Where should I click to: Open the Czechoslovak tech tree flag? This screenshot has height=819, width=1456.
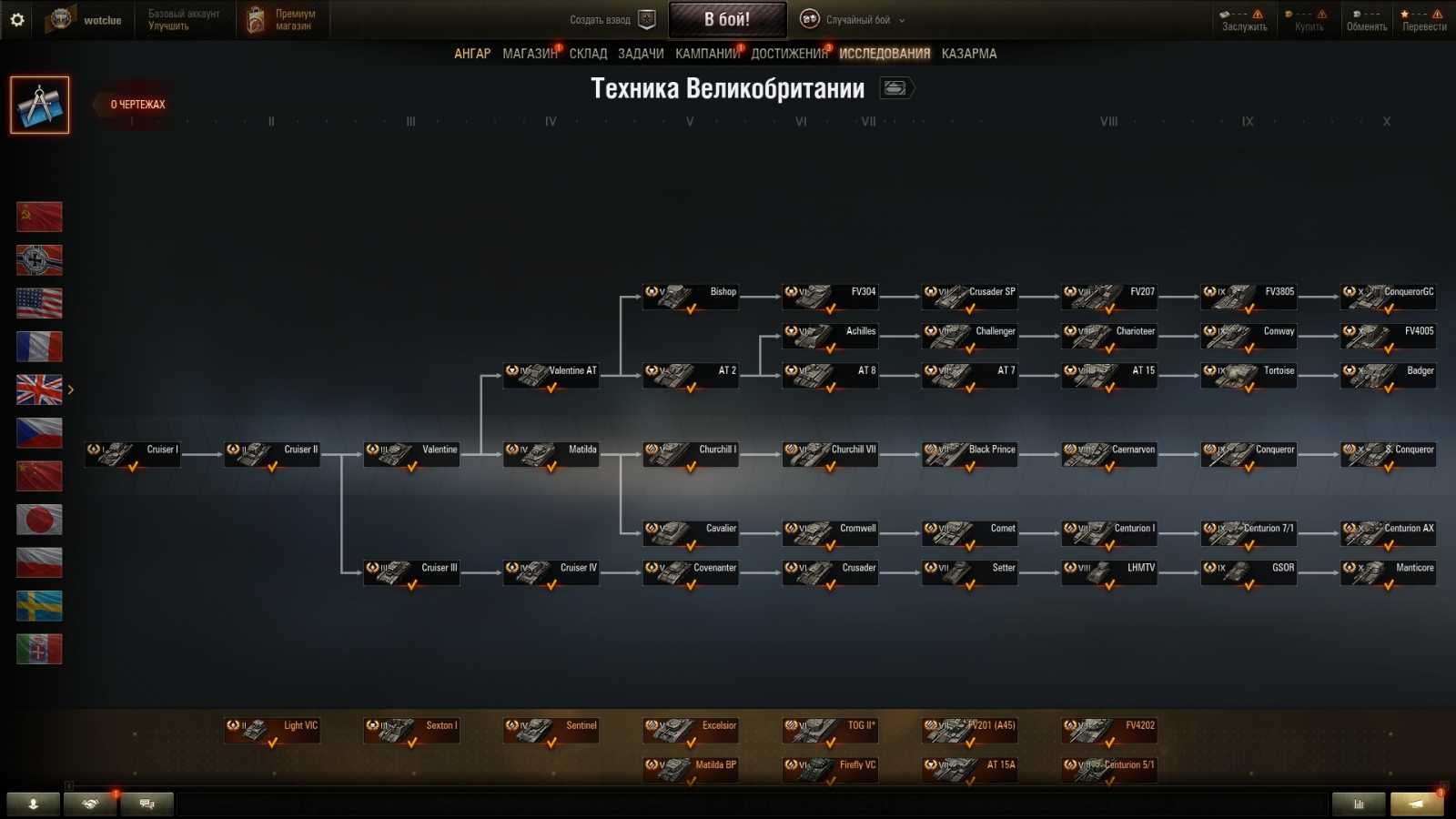click(39, 432)
